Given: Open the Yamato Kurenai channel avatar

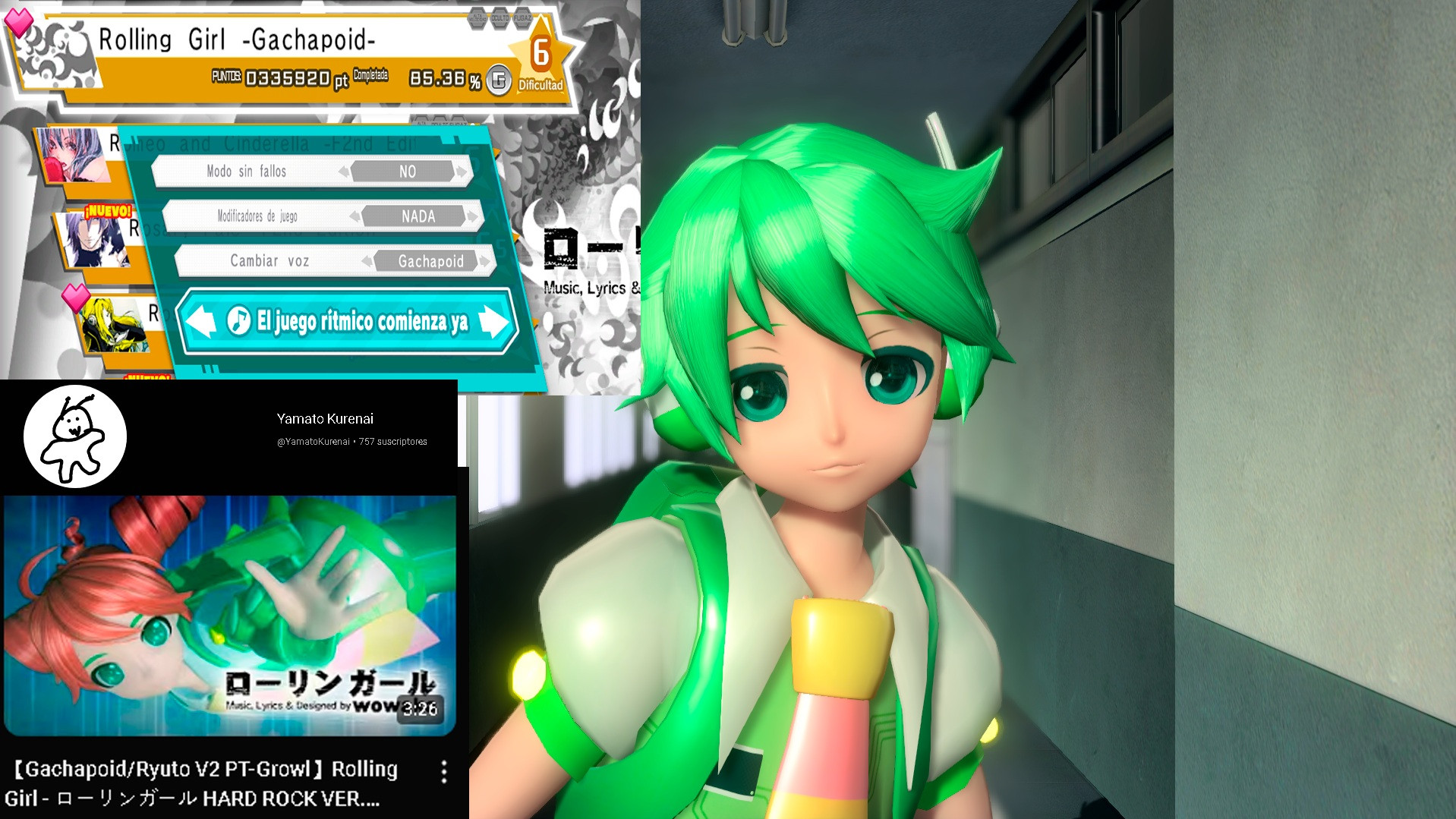Looking at the screenshot, I should (74, 436).
